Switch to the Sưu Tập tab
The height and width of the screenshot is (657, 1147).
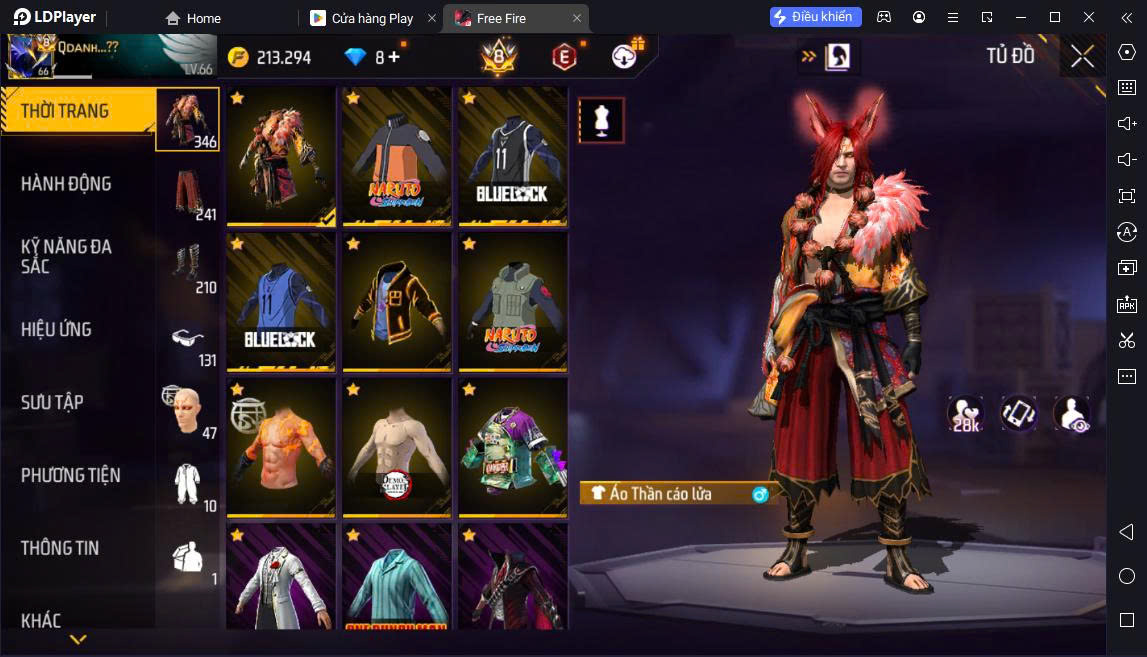coord(52,402)
